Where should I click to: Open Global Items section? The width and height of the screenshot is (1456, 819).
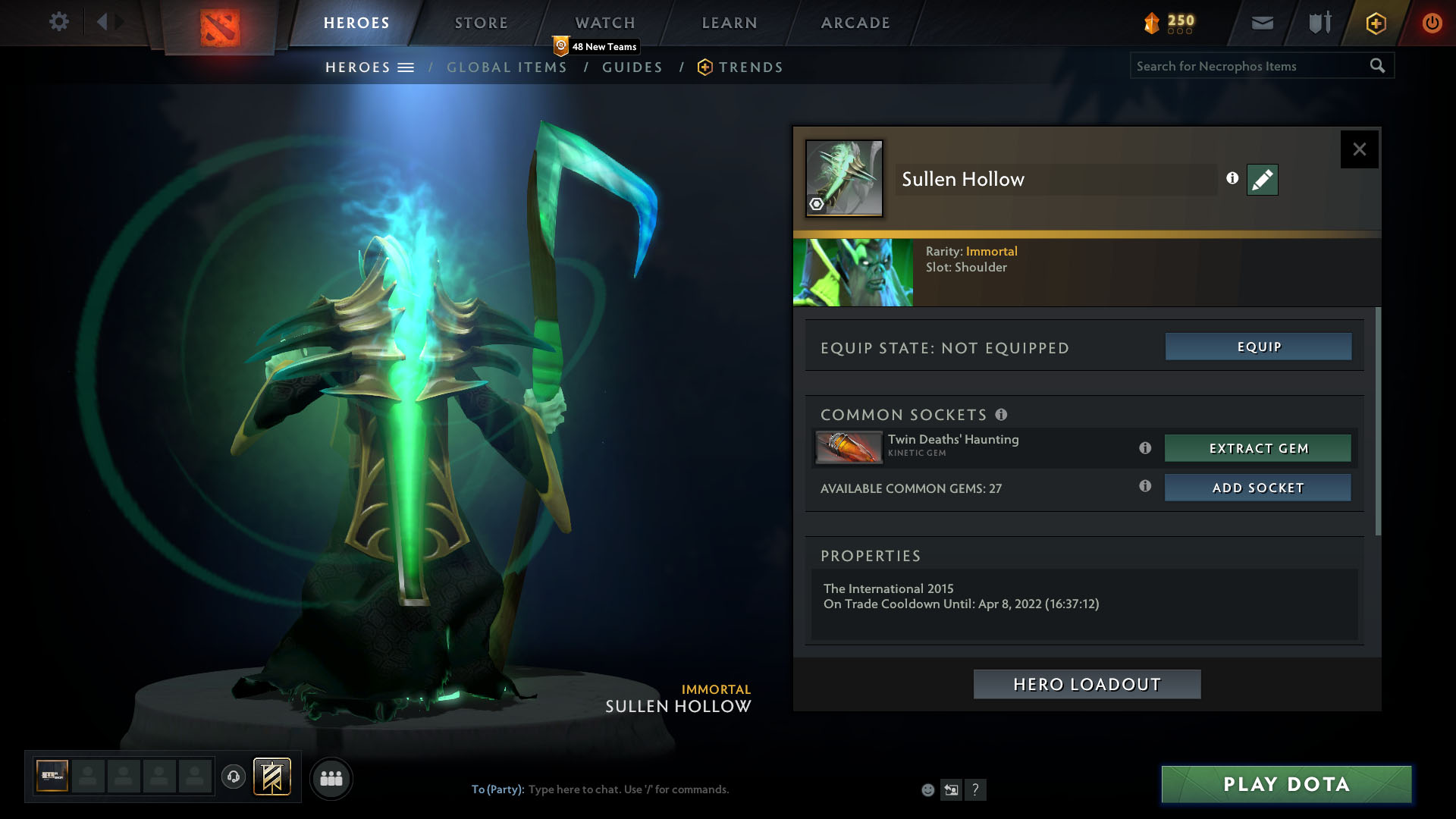point(507,67)
